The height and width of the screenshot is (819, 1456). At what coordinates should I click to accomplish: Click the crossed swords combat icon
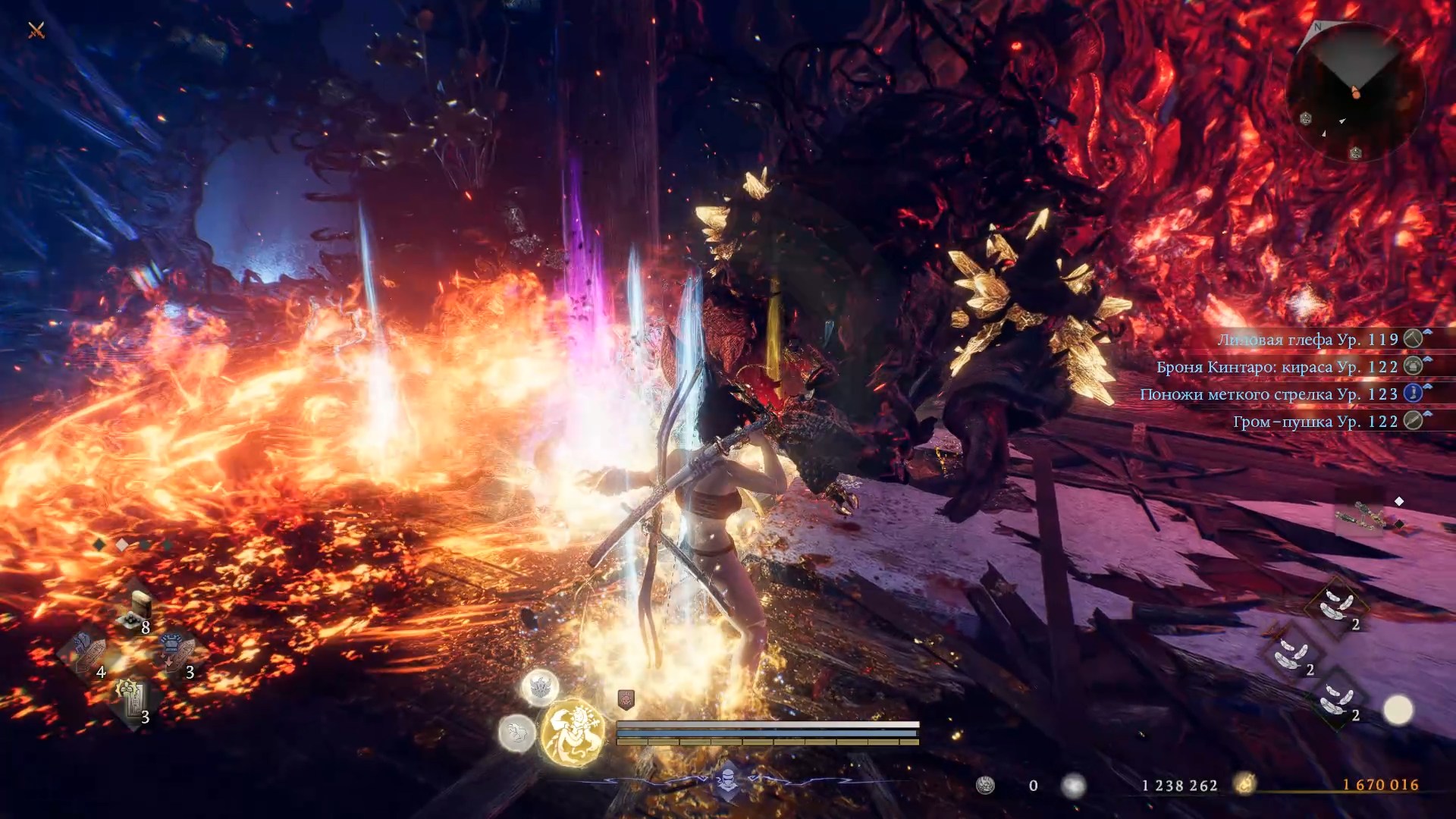[36, 30]
